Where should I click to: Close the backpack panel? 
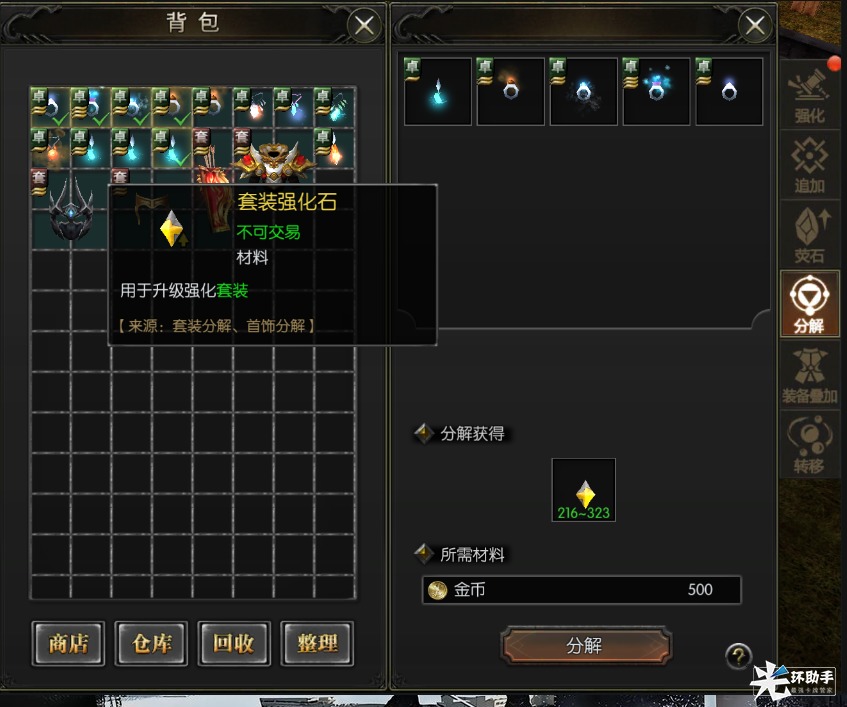point(364,25)
